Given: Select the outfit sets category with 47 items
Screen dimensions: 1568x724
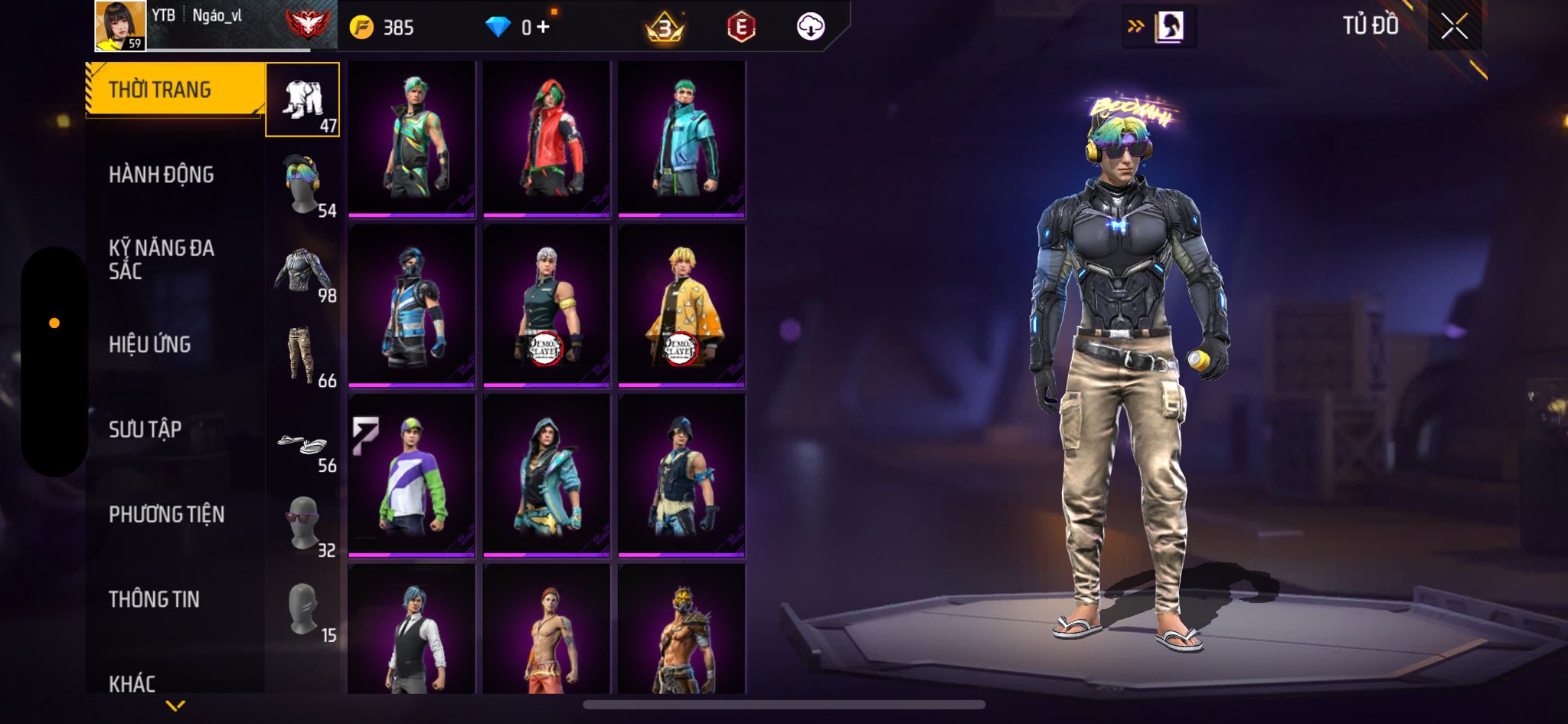Looking at the screenshot, I should [x=303, y=100].
